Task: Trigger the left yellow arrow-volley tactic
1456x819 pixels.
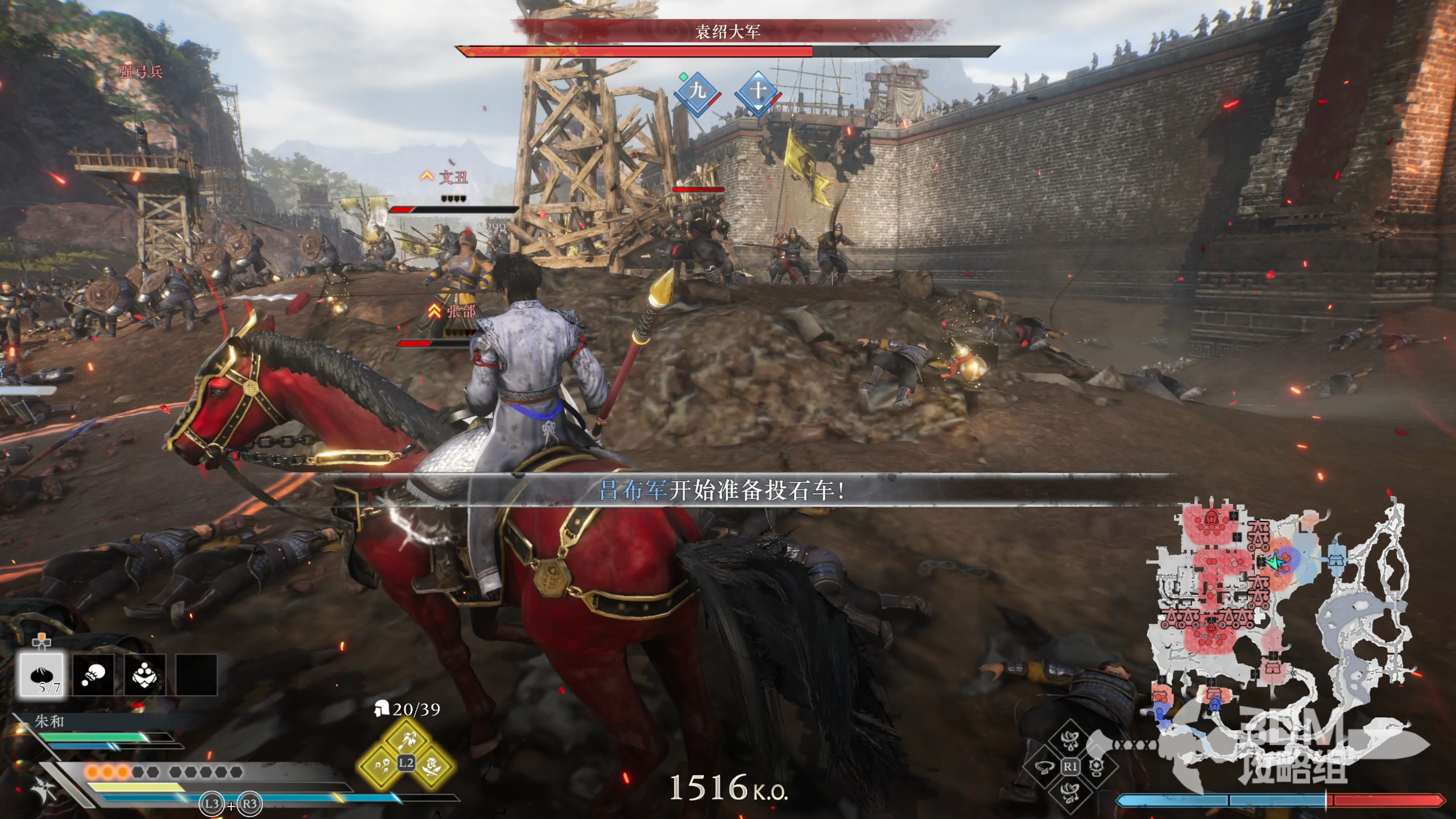Action: click(381, 766)
